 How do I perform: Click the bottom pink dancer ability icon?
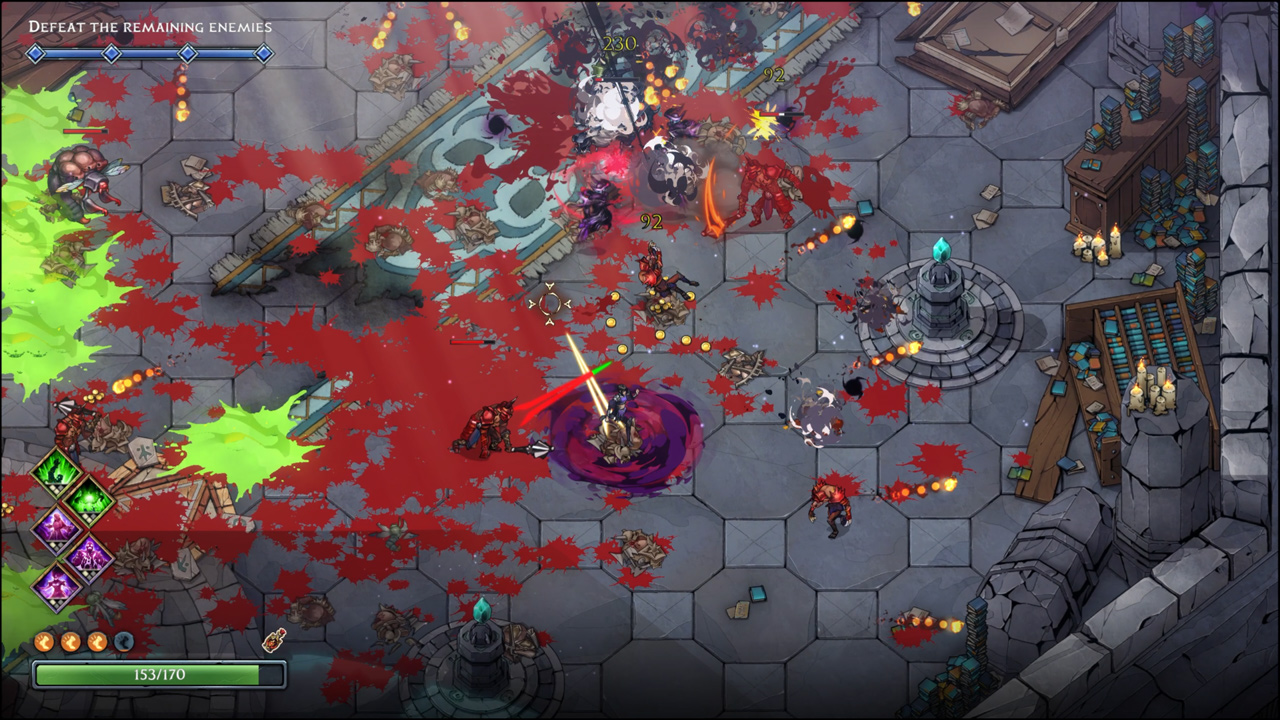point(56,585)
